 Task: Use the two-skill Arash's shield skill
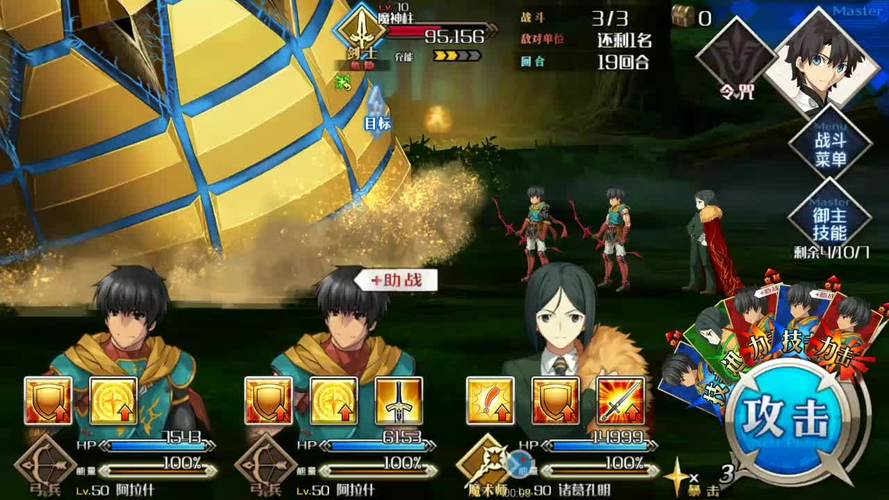tap(49, 401)
